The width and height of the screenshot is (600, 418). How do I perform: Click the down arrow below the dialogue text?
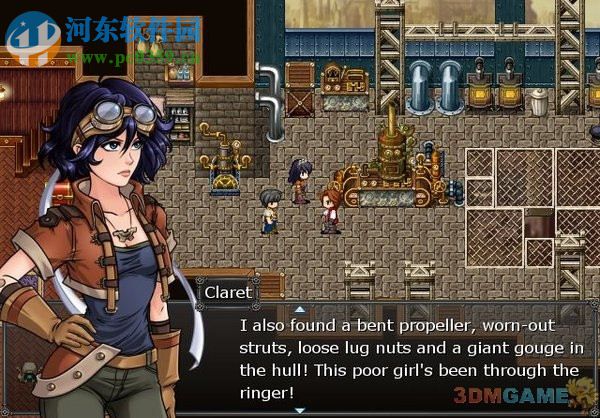[x=299, y=411]
